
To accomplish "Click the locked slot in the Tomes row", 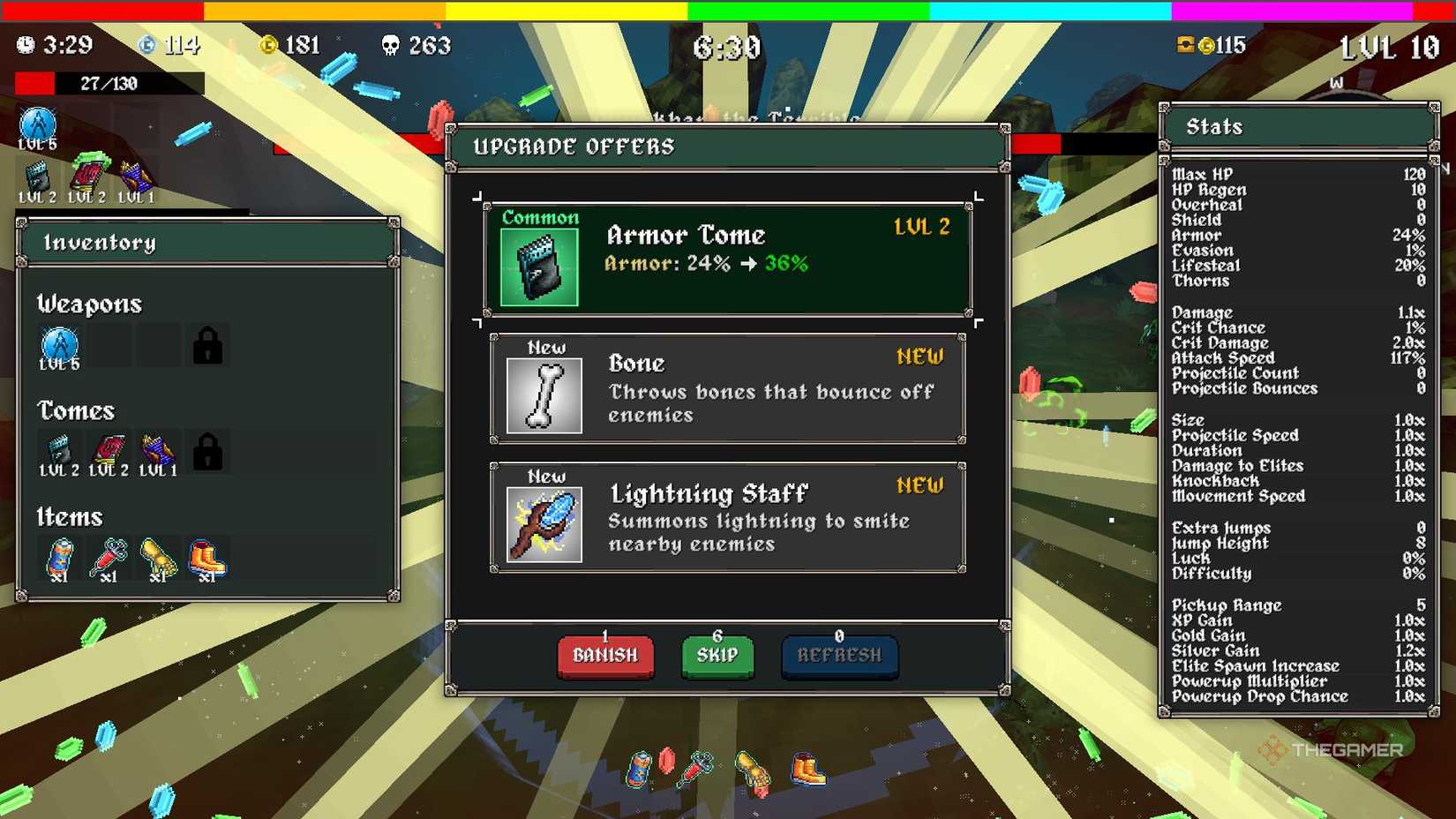I will 208,452.
